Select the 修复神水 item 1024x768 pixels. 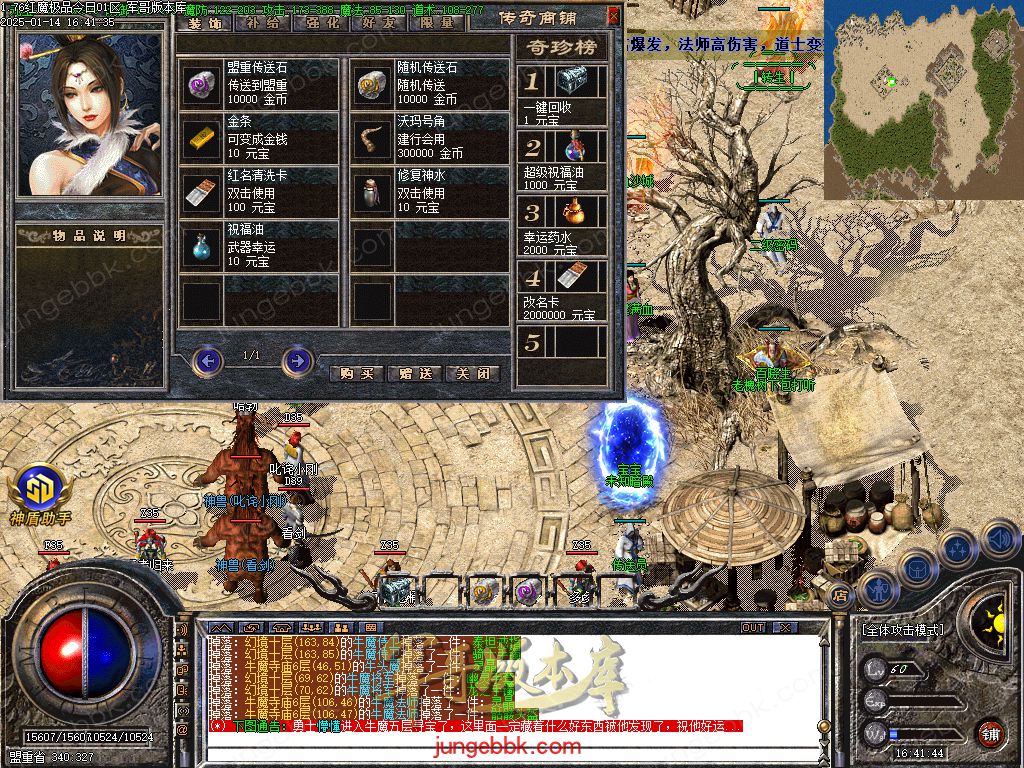(x=374, y=191)
